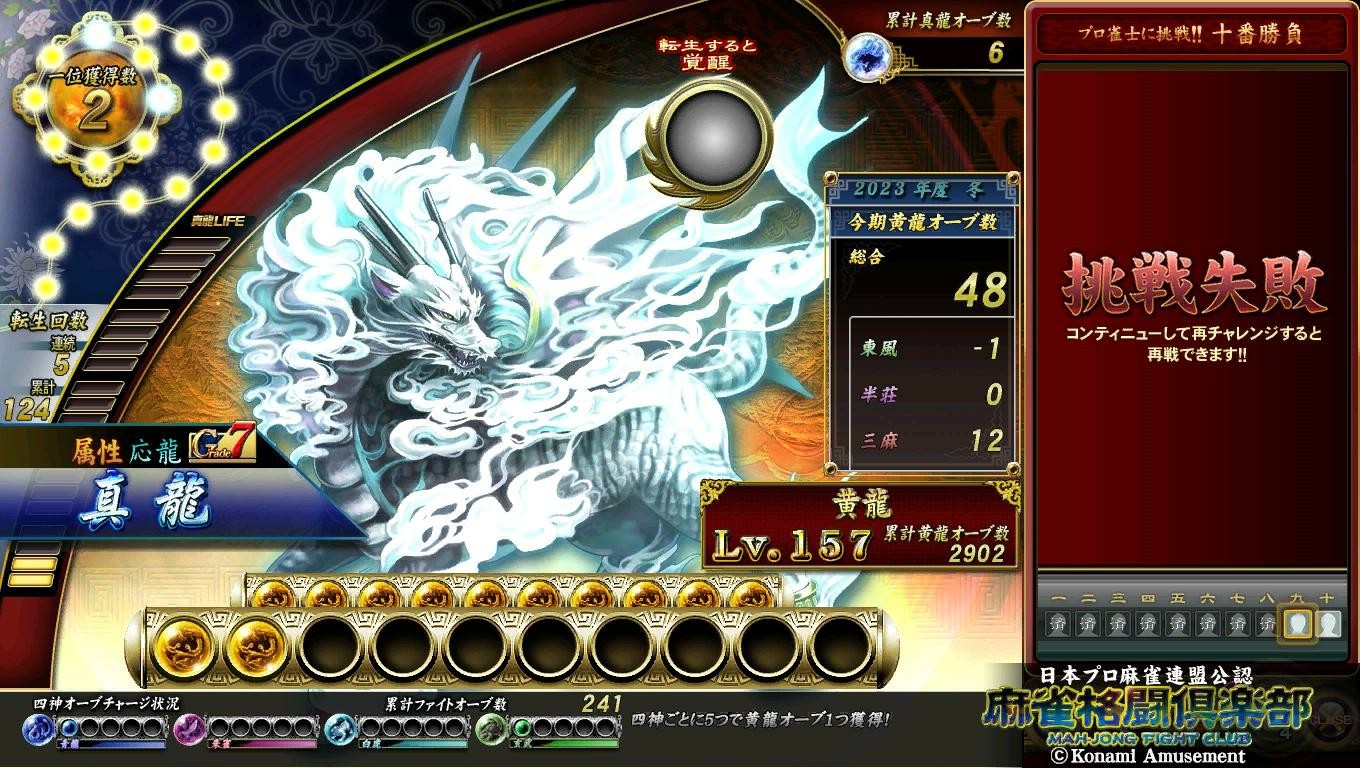1360x768 pixels.
Task: Tap the cyan Byakko orb icon
Action: [x=341, y=730]
